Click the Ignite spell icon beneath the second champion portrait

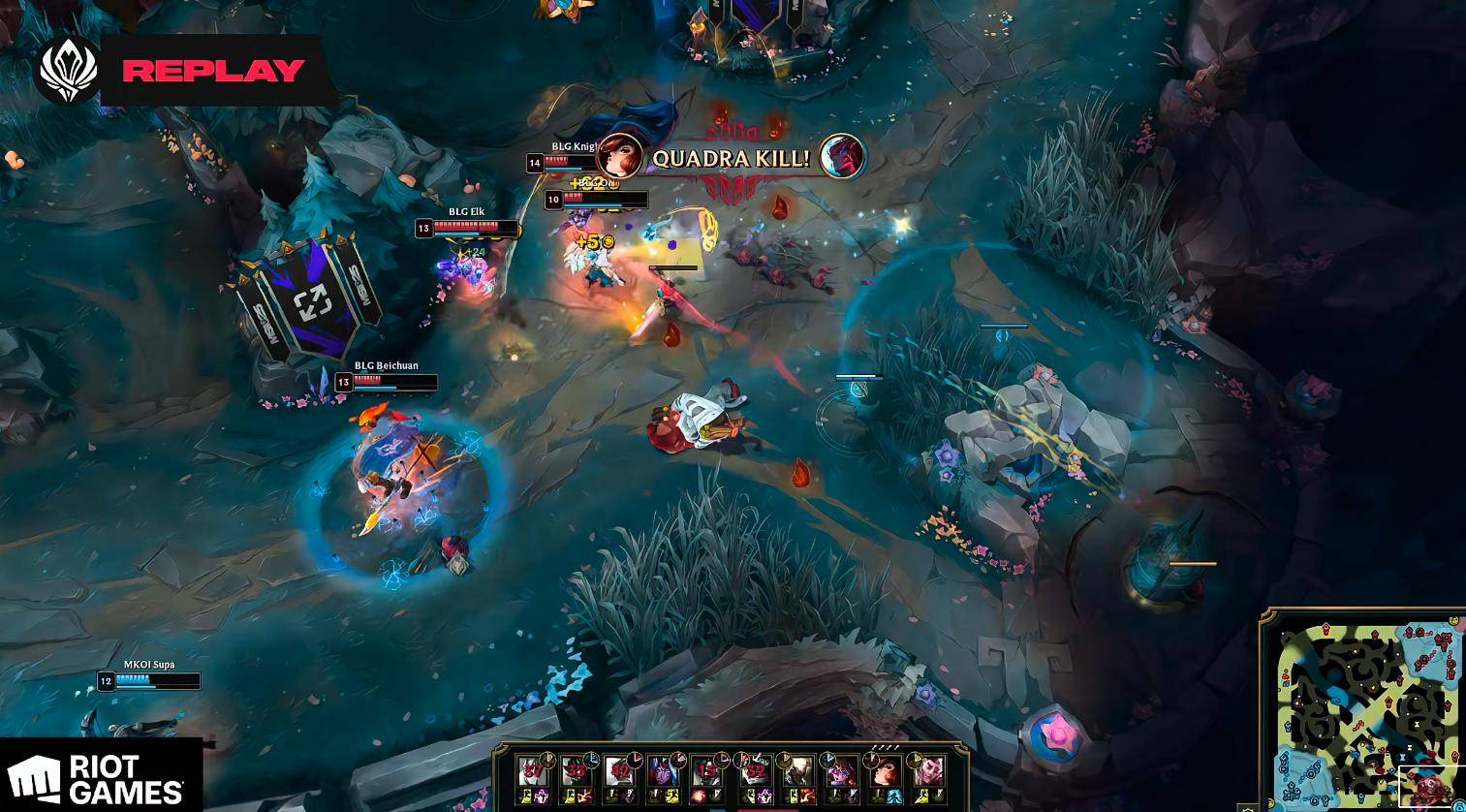[x=583, y=796]
